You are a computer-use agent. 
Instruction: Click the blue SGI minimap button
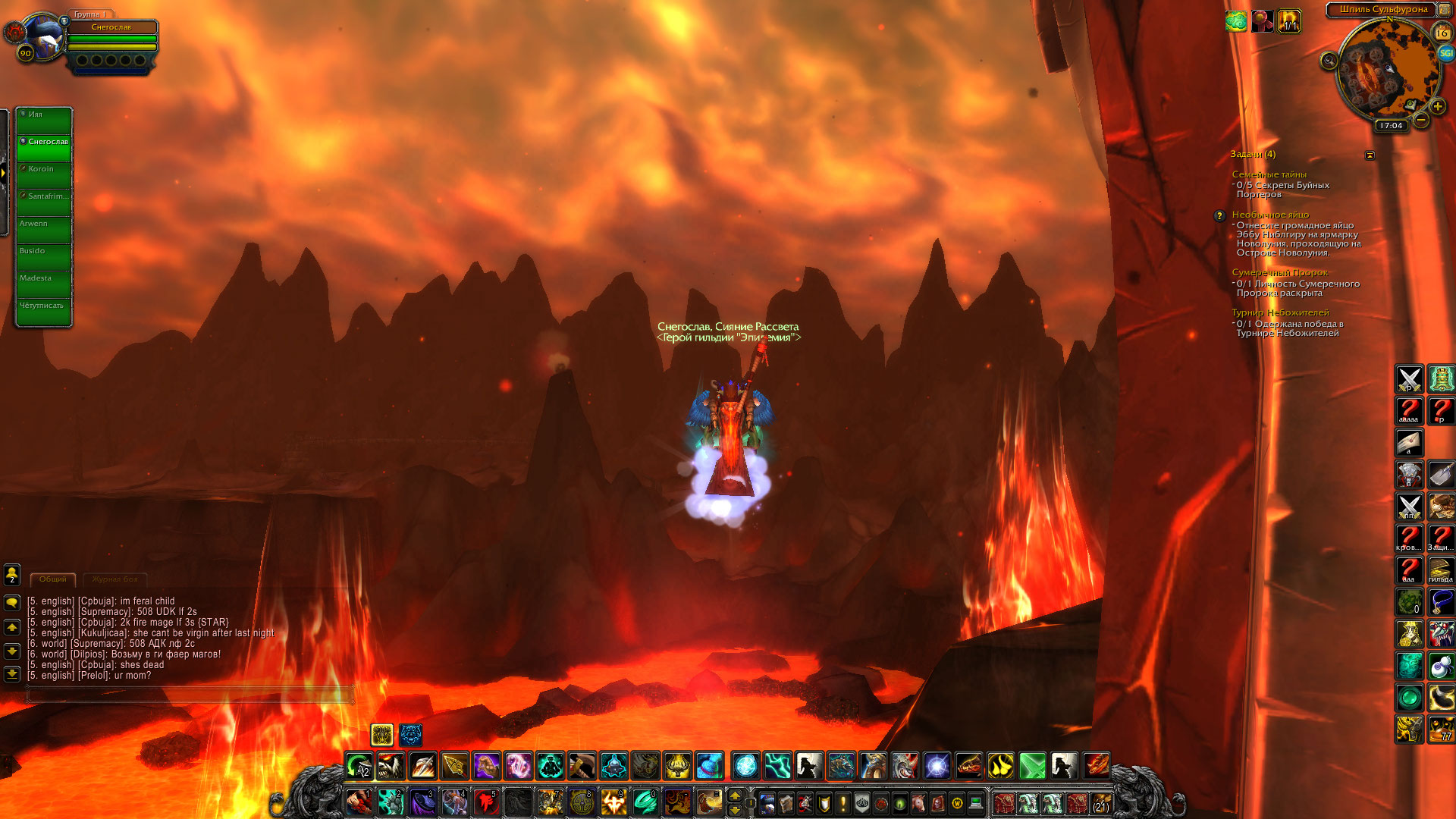point(1445,53)
